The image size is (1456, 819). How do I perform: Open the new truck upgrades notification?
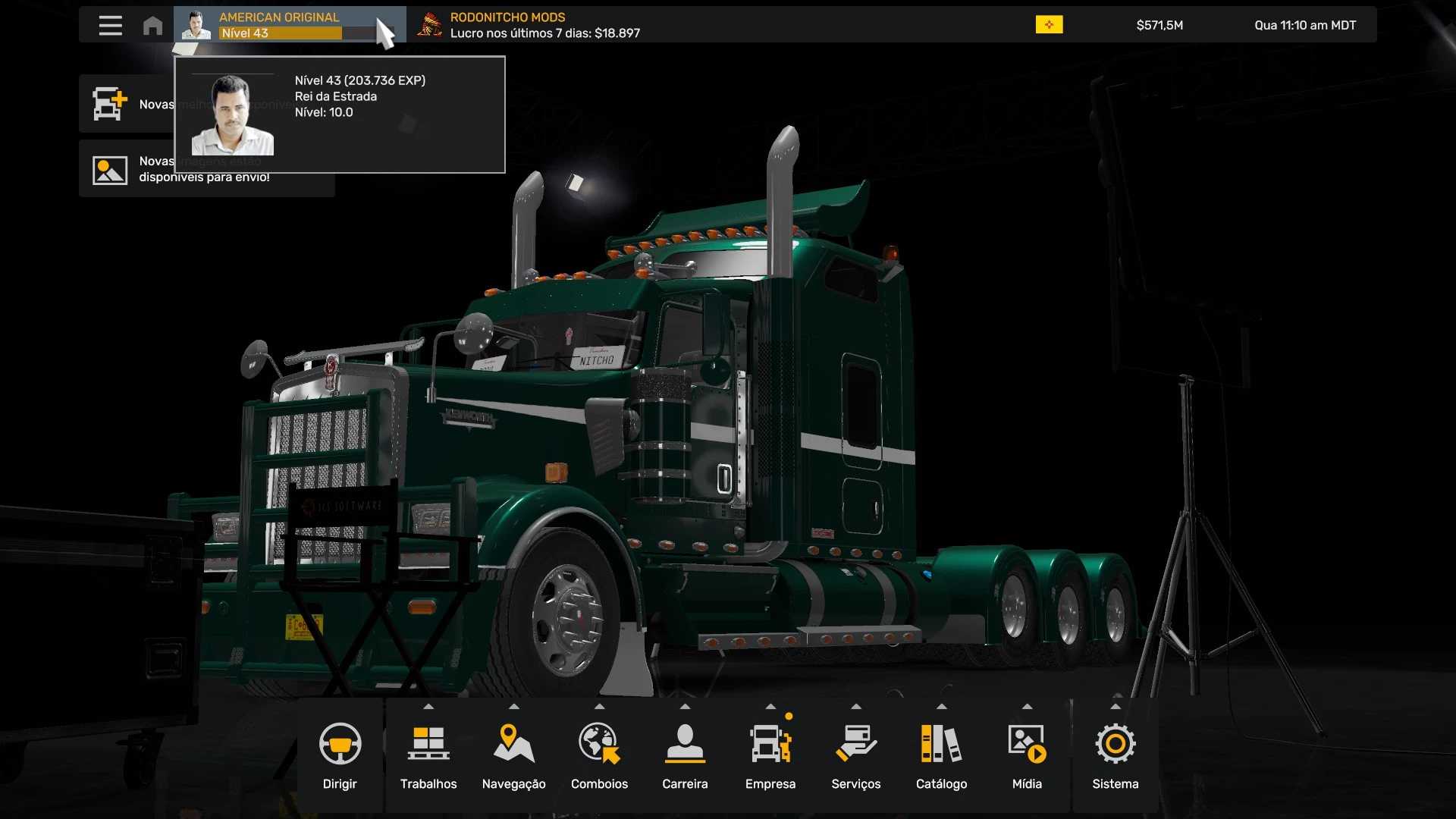pyautogui.click(x=126, y=104)
